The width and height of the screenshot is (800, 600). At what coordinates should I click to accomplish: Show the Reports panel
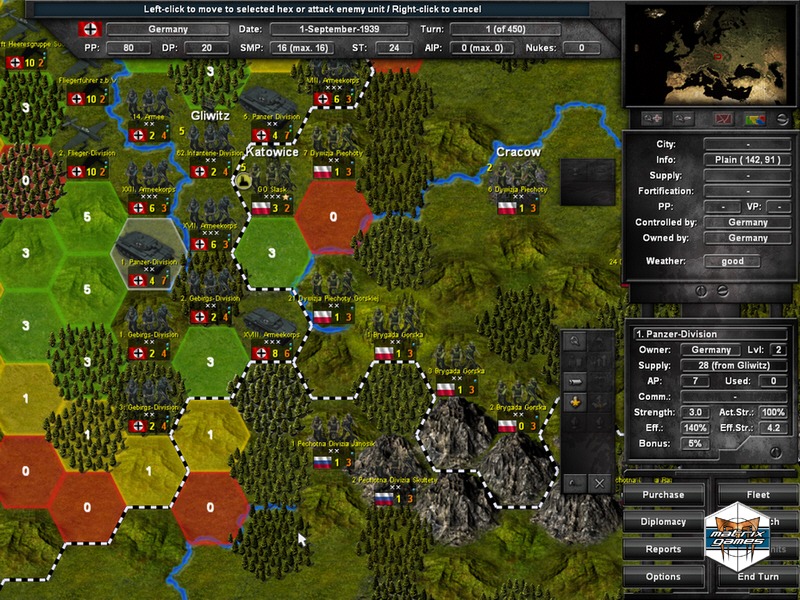click(663, 549)
